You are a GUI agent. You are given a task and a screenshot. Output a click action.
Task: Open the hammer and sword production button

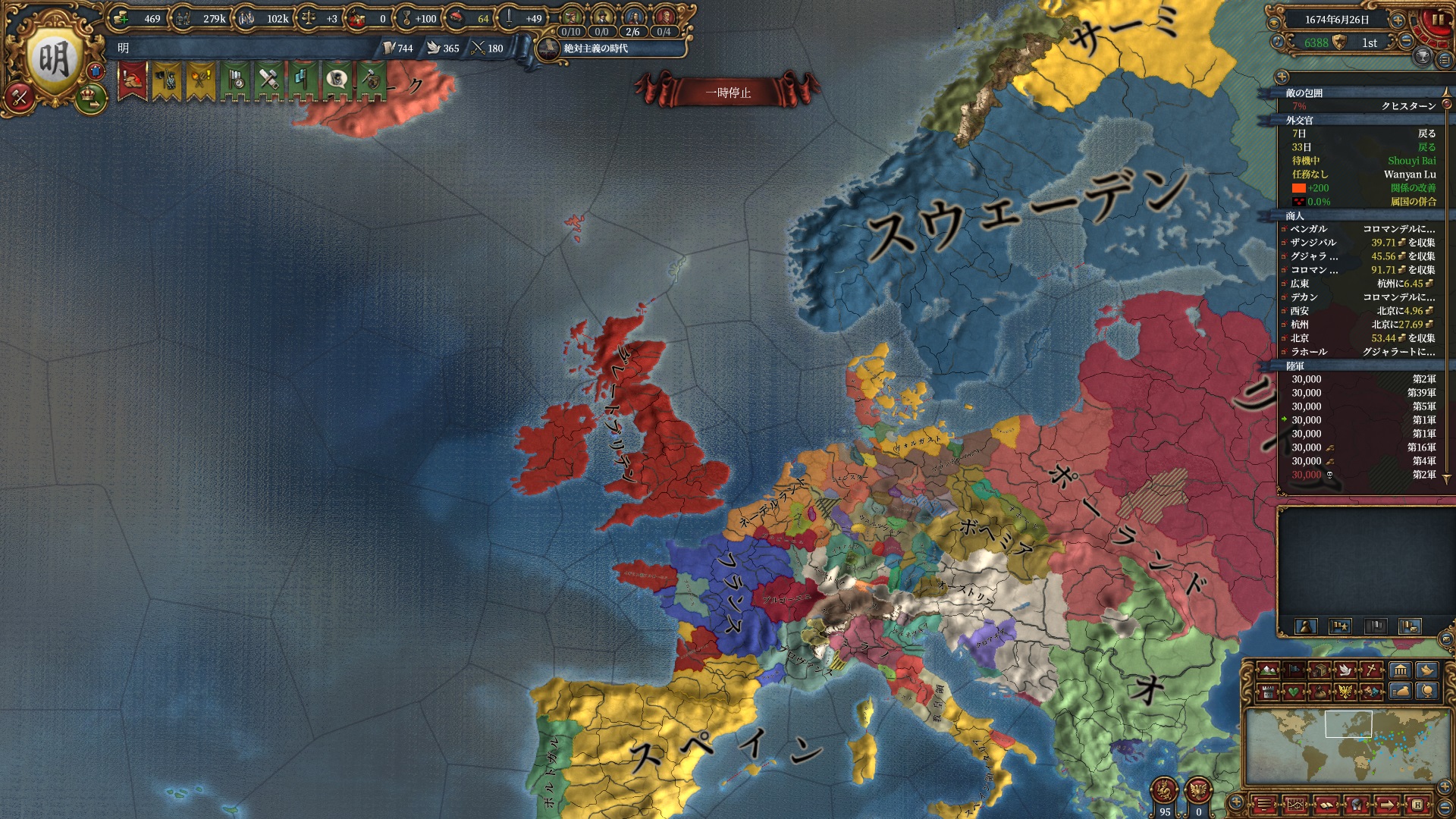coord(20,96)
